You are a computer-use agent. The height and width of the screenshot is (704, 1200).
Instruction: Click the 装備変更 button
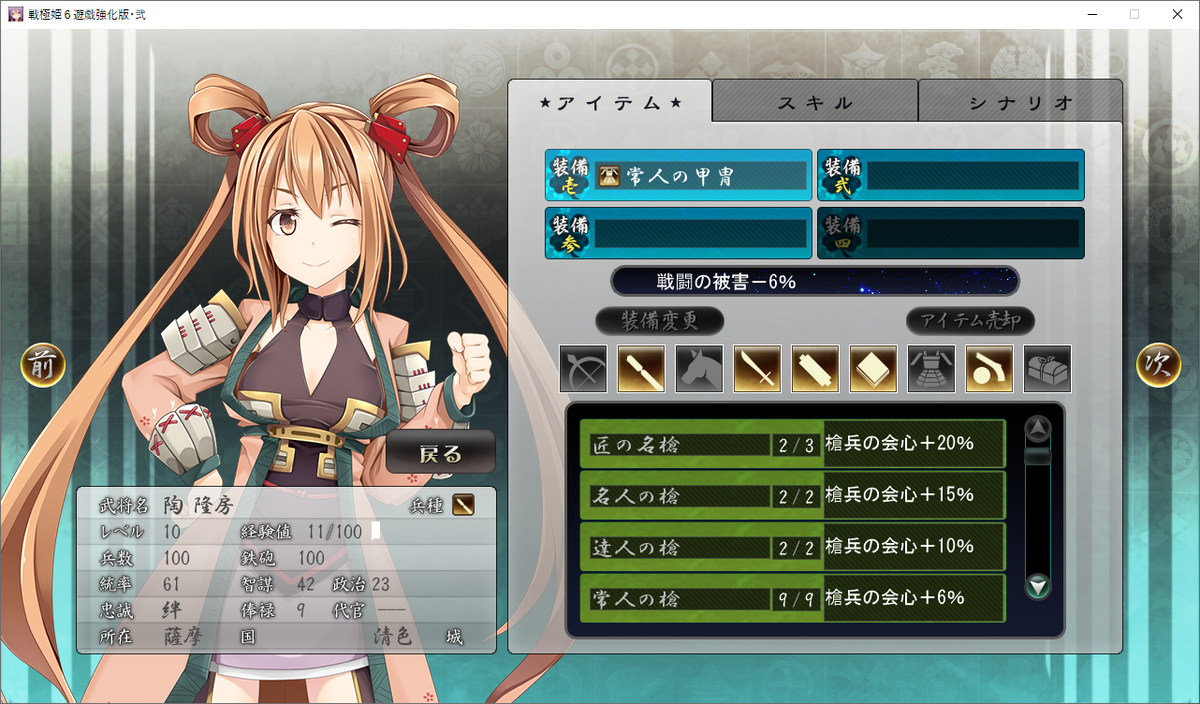[659, 321]
